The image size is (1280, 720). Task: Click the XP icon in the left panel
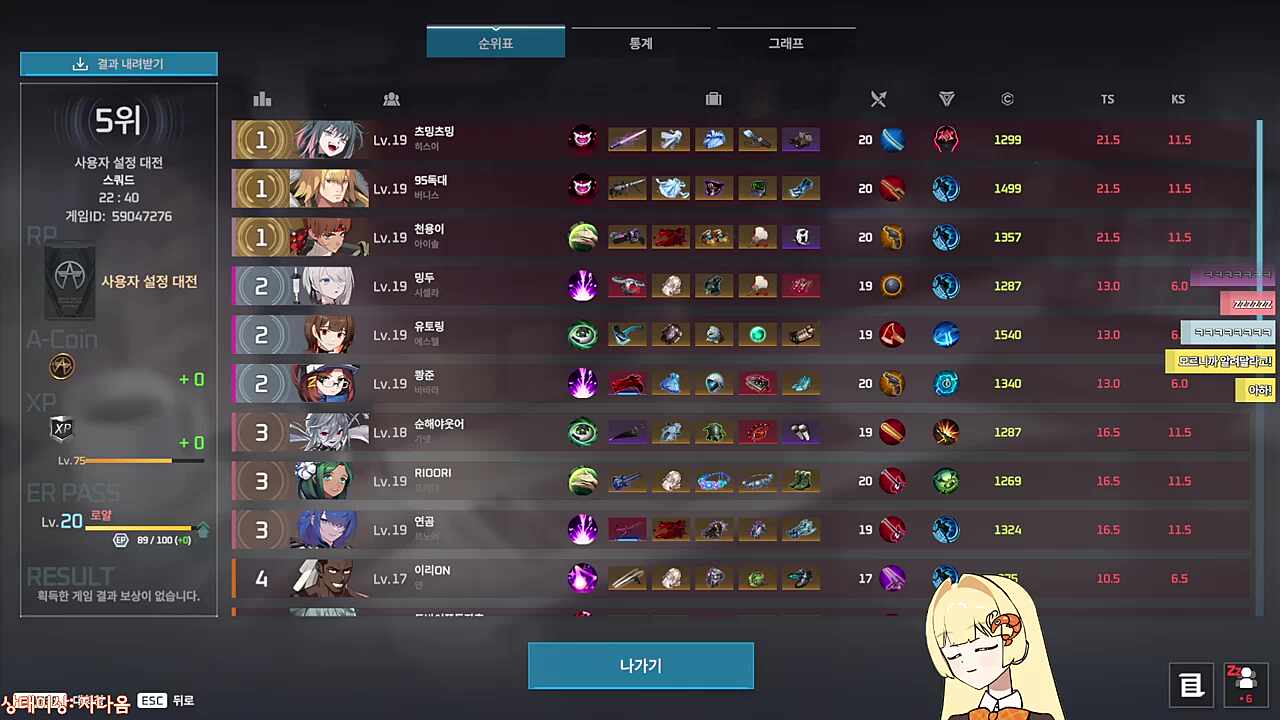coord(61,428)
